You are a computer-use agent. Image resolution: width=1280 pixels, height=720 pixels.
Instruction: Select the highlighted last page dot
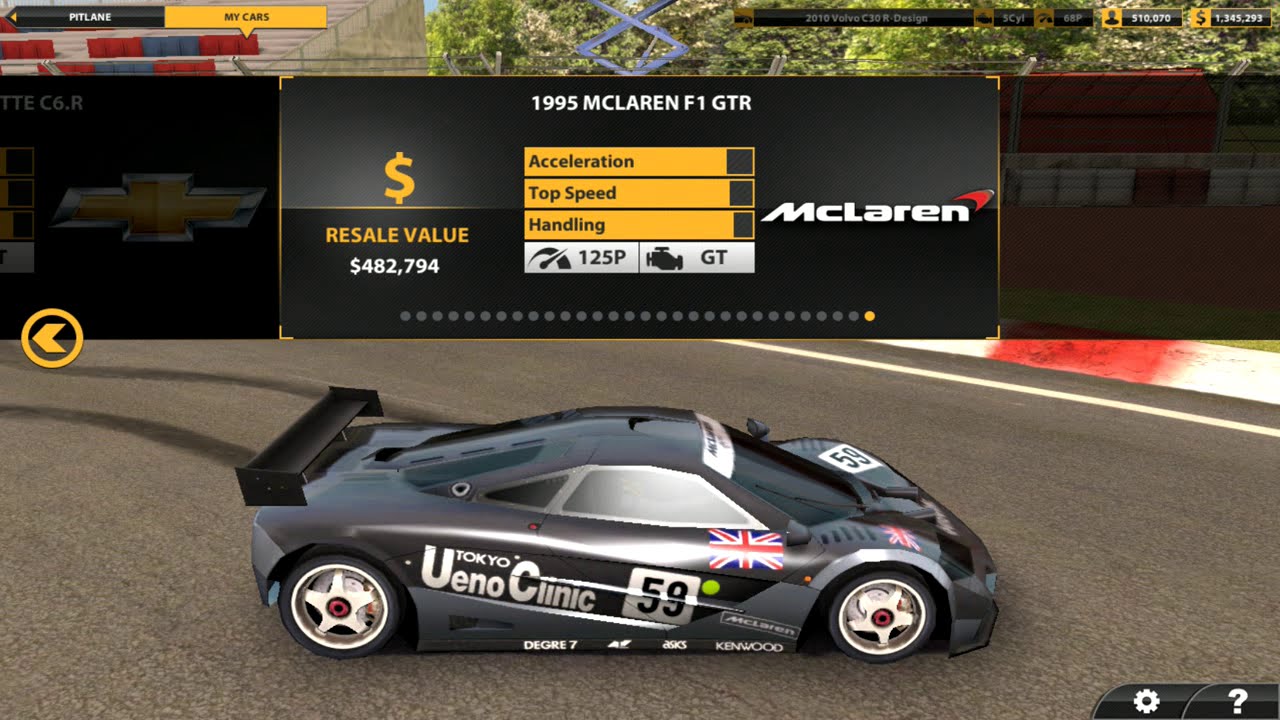click(869, 316)
